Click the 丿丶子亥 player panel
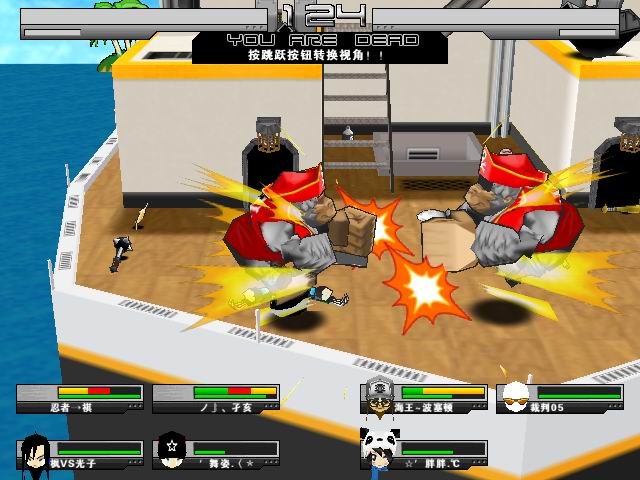The height and width of the screenshot is (480, 640). pyautogui.click(x=216, y=399)
